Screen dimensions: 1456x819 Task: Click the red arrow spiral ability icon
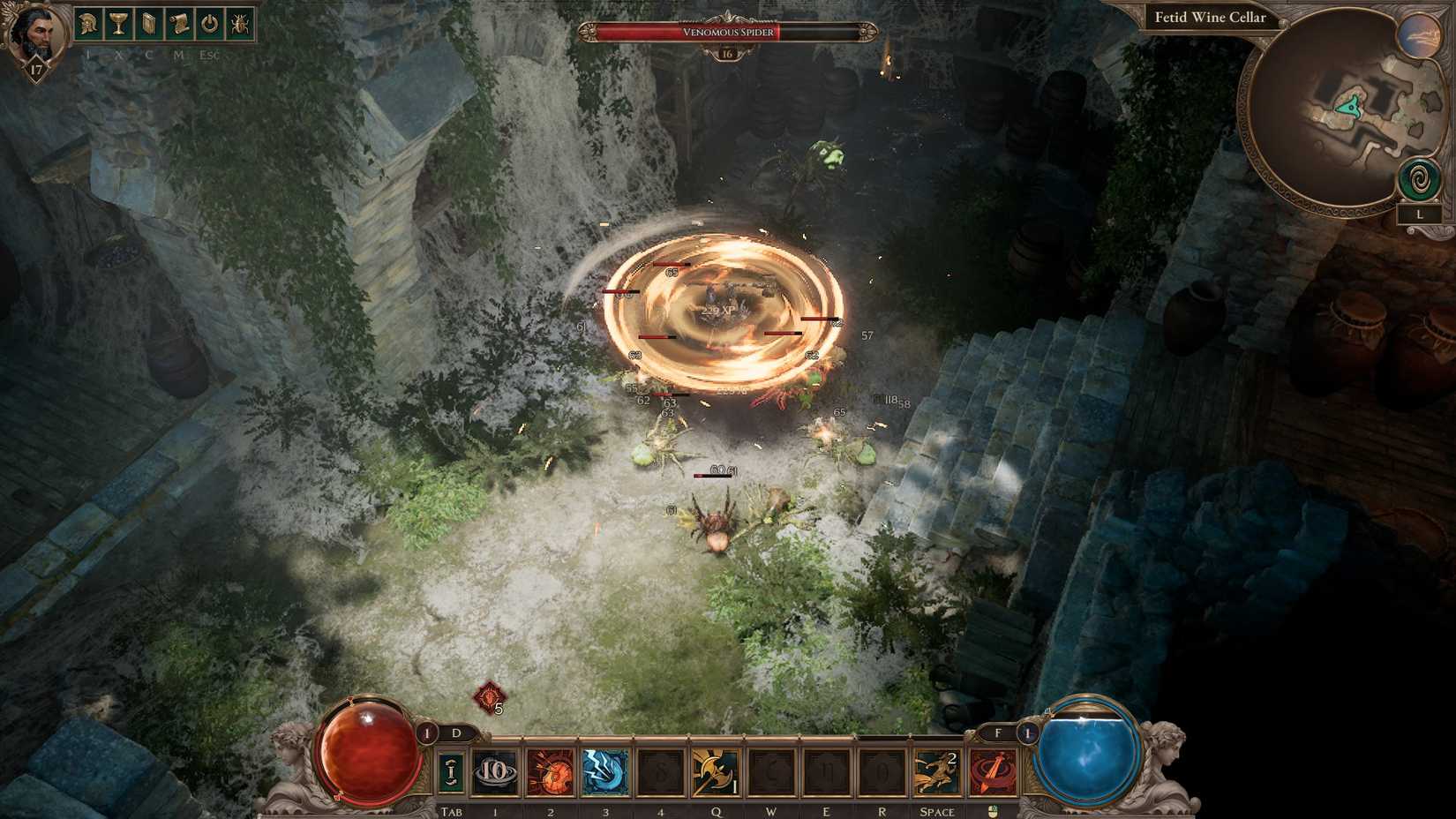point(994,770)
